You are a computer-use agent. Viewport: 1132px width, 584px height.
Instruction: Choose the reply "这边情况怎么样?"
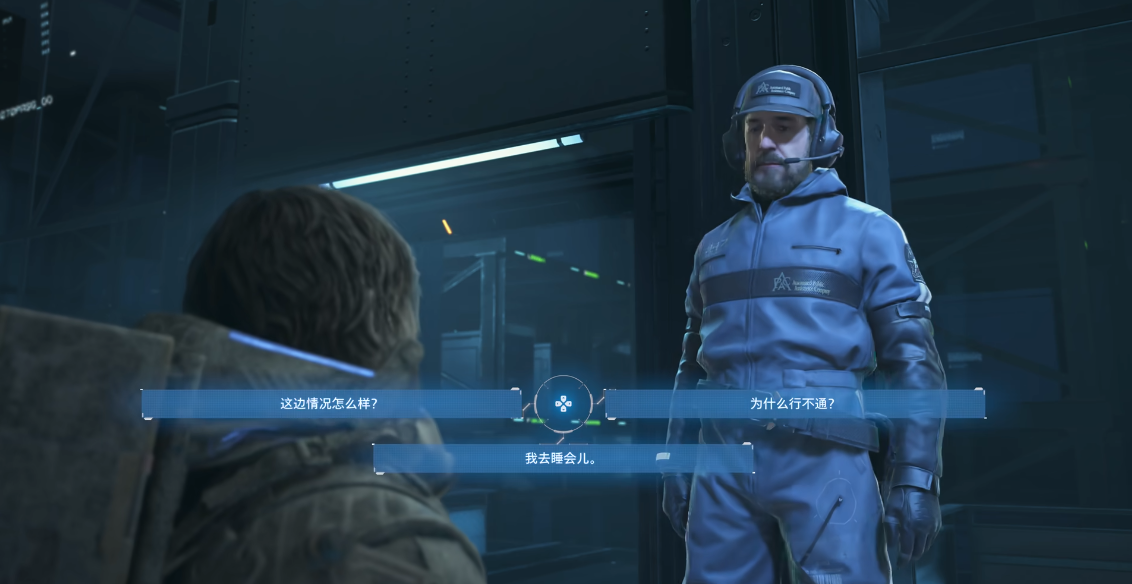pos(330,404)
